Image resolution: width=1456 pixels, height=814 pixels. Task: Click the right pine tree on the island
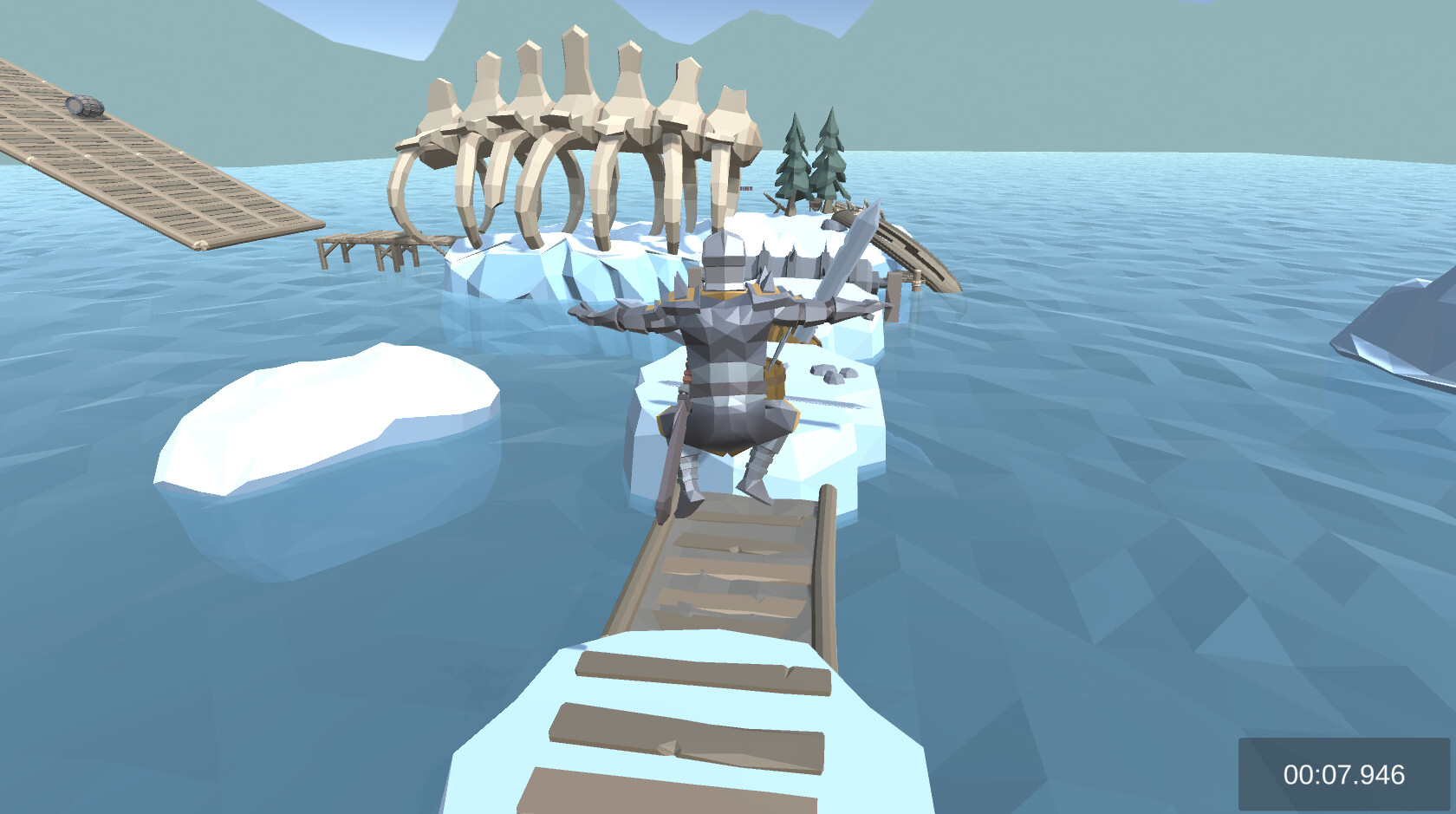[x=829, y=156]
